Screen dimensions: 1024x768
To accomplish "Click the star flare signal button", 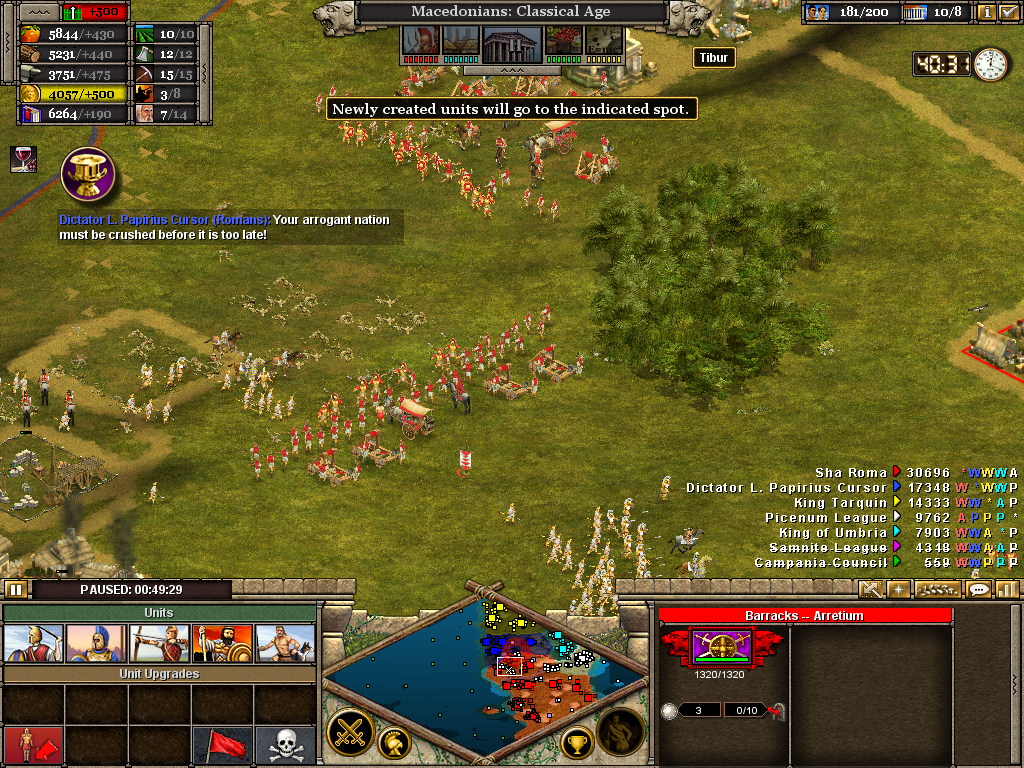I will pos(898,590).
